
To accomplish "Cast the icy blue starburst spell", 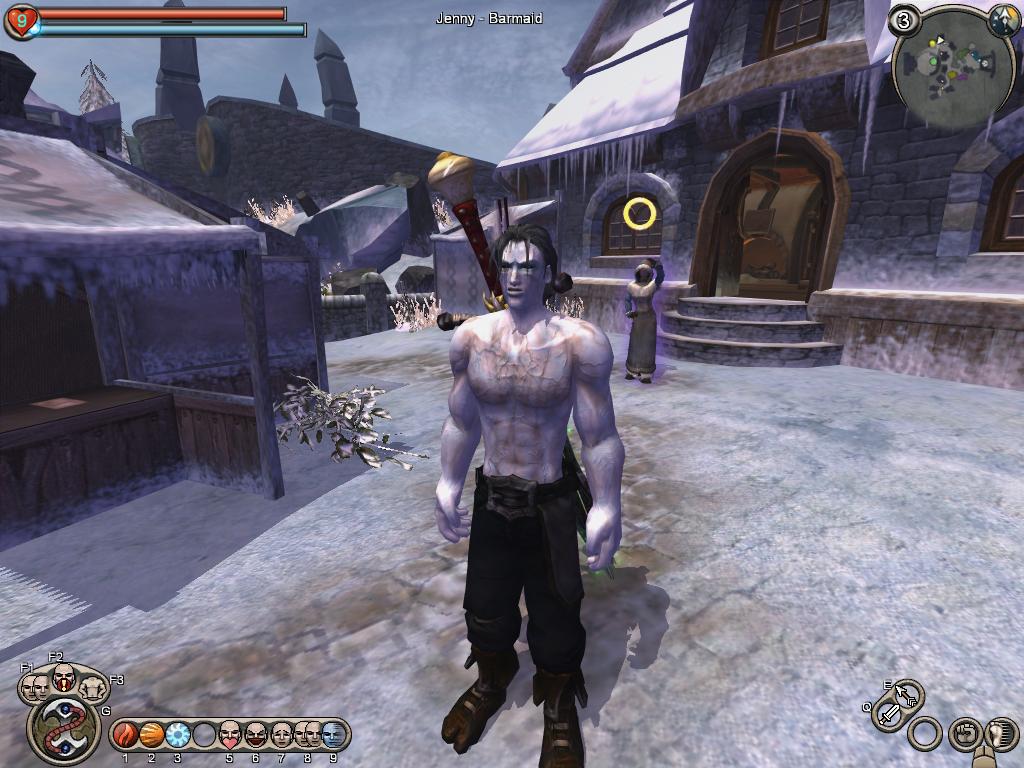I will (178, 735).
